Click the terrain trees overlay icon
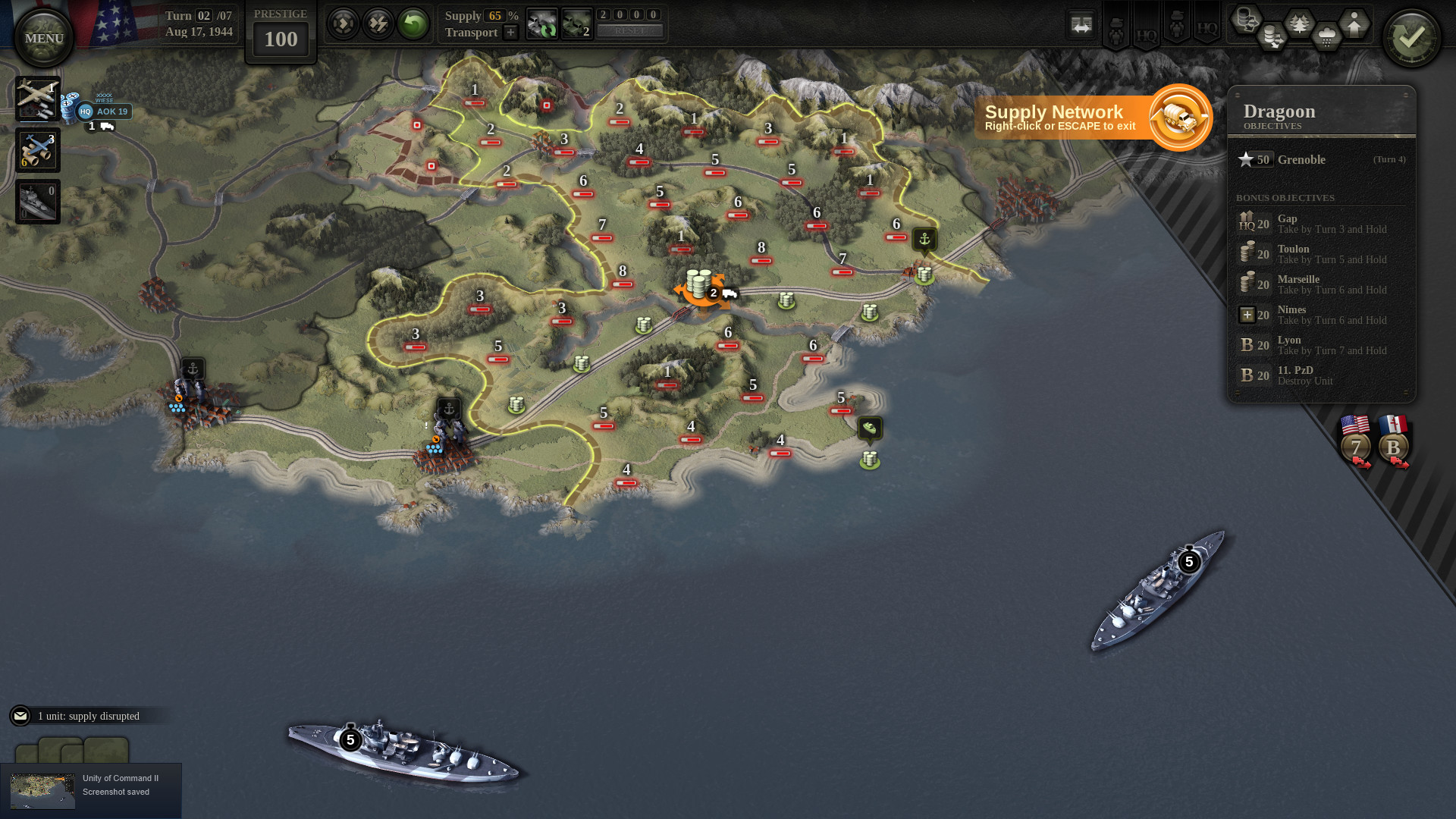 1299,23
